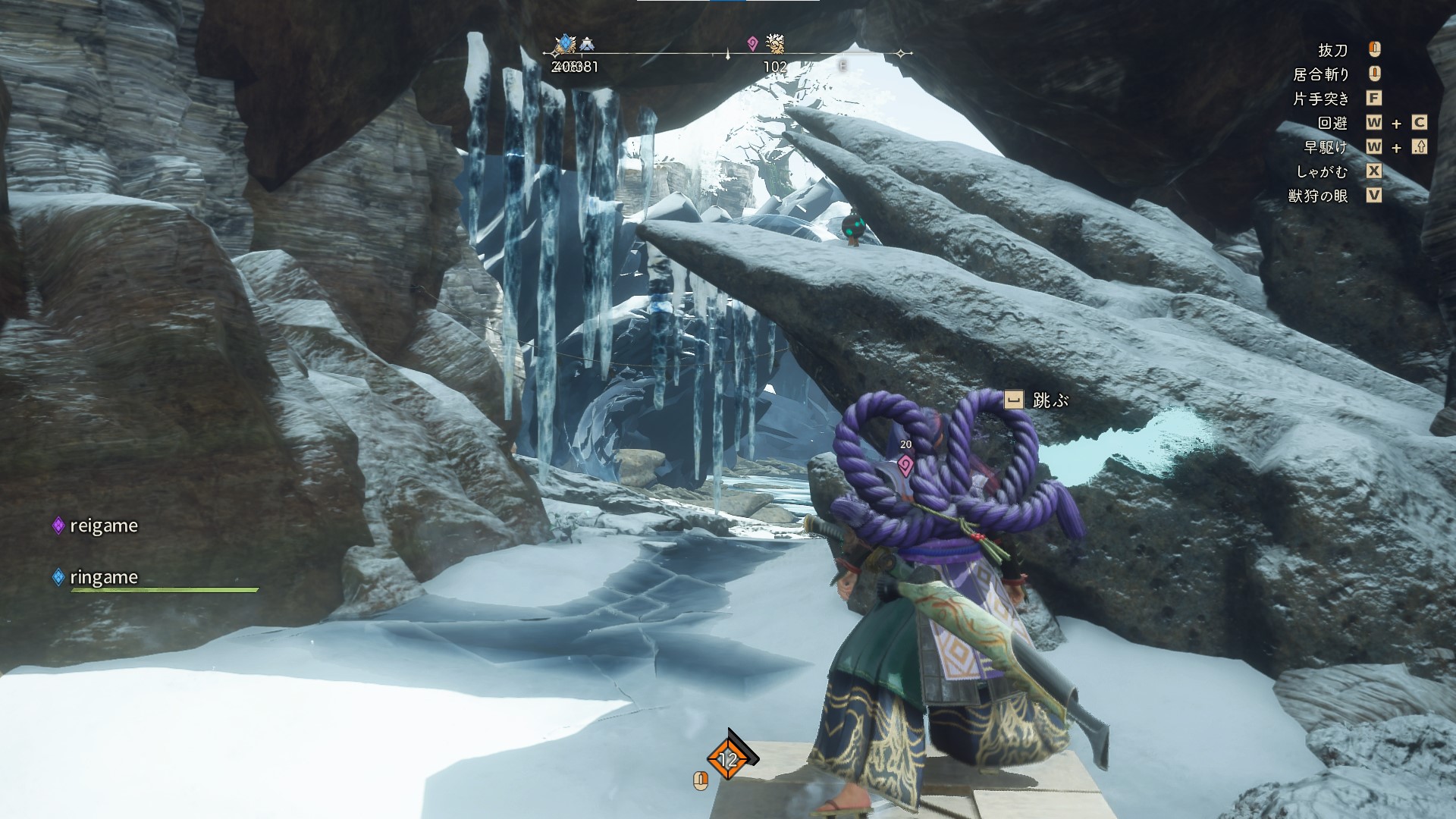Select the antlered beast icon on the compass
The height and width of the screenshot is (819, 1456).
[775, 43]
